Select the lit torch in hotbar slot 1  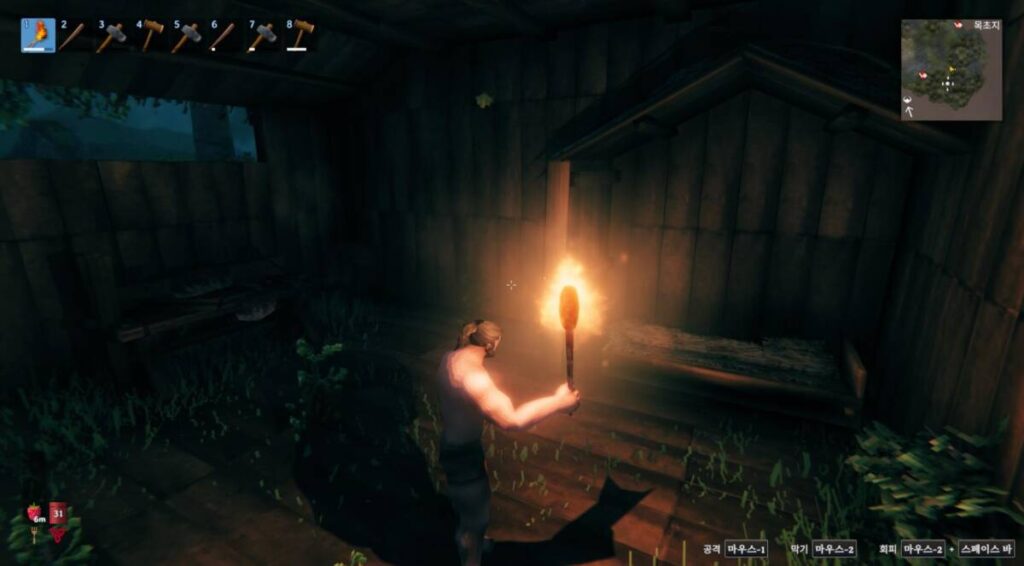pyautogui.click(x=38, y=36)
